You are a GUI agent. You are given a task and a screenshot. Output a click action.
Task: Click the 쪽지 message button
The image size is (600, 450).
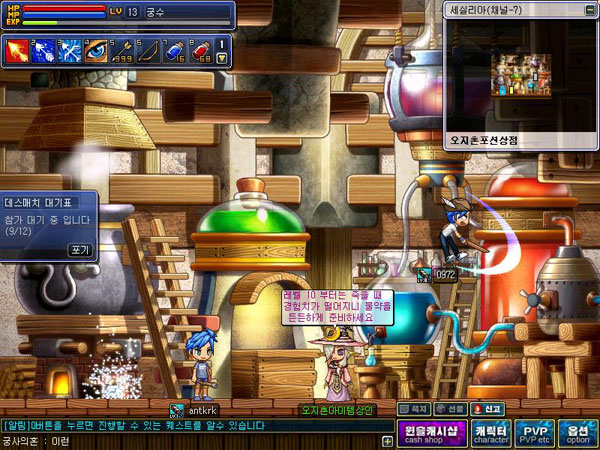click(x=416, y=409)
